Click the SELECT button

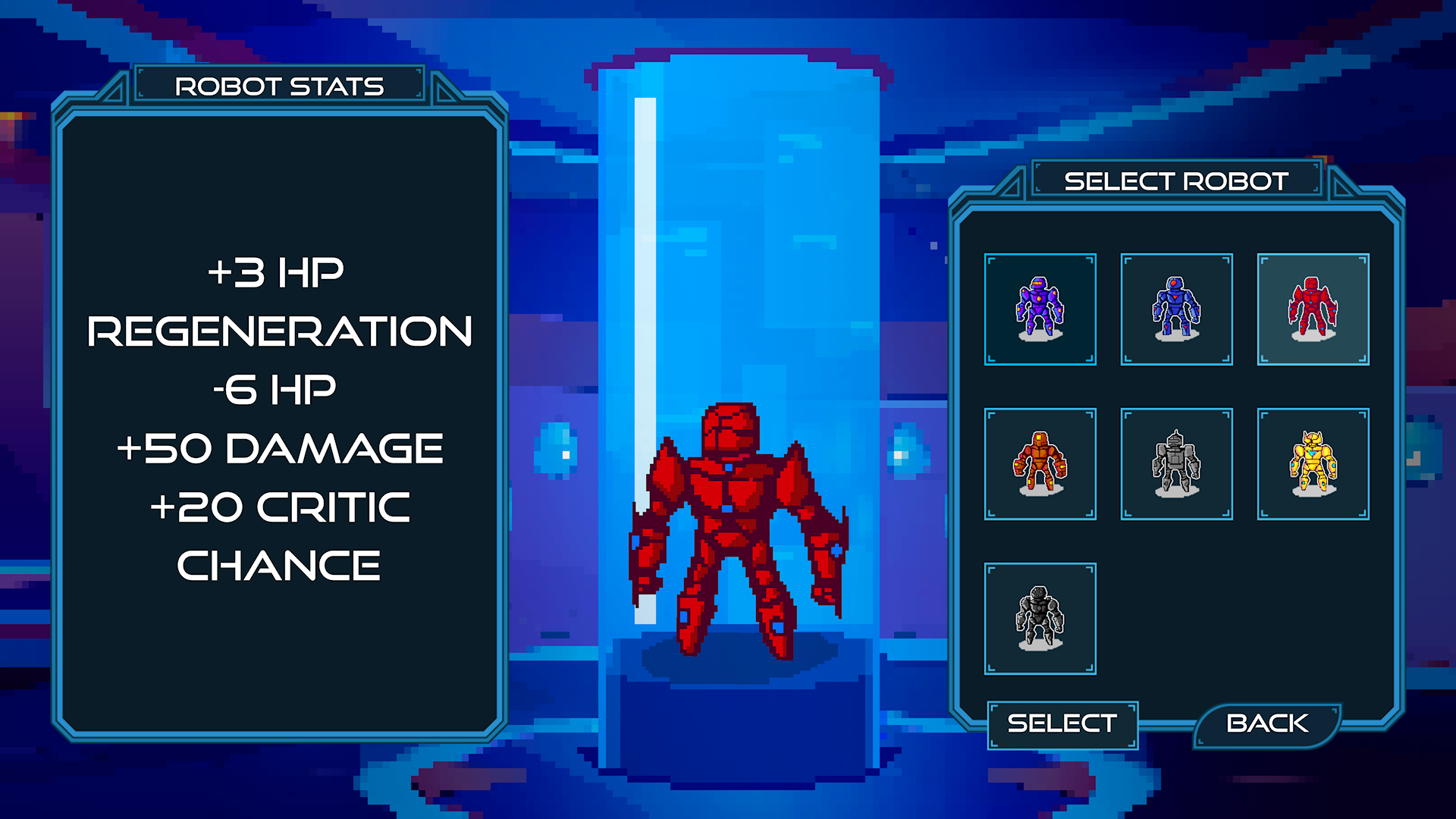tap(1062, 724)
